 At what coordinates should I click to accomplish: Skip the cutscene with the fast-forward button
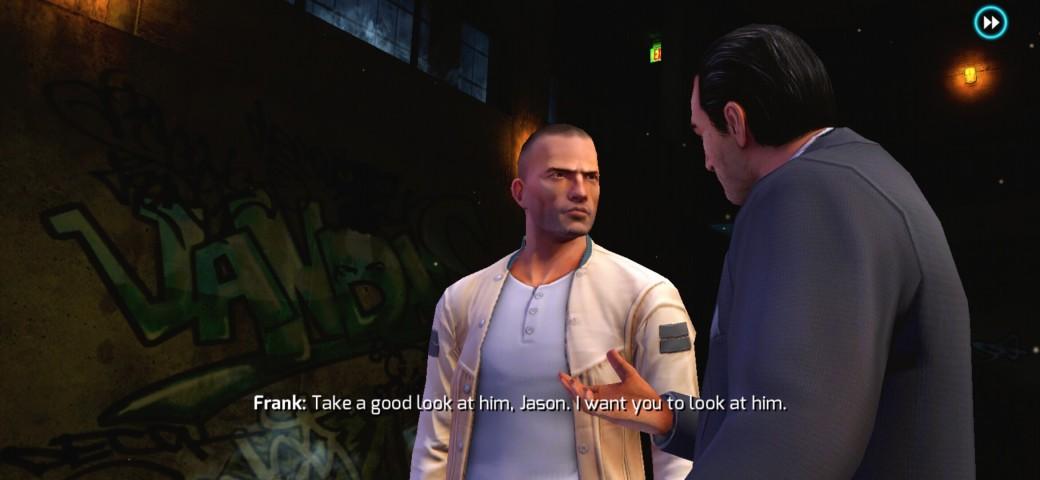coord(990,22)
